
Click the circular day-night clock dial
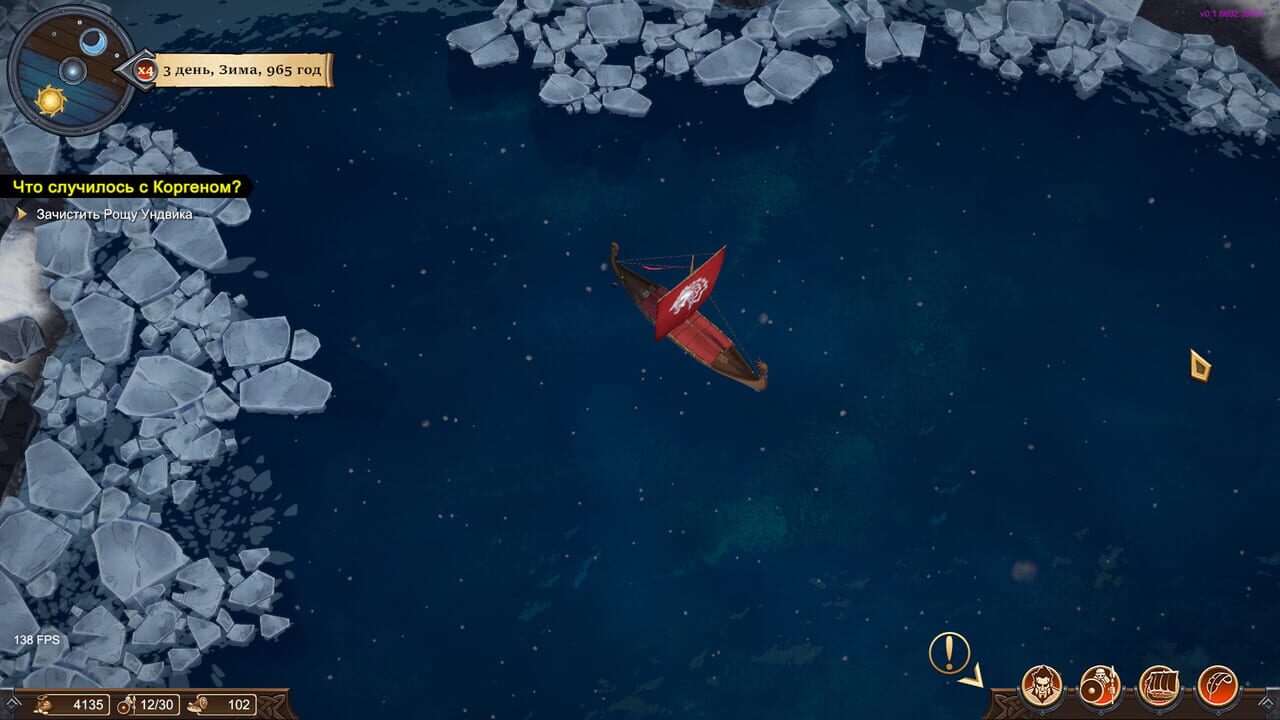(x=73, y=70)
